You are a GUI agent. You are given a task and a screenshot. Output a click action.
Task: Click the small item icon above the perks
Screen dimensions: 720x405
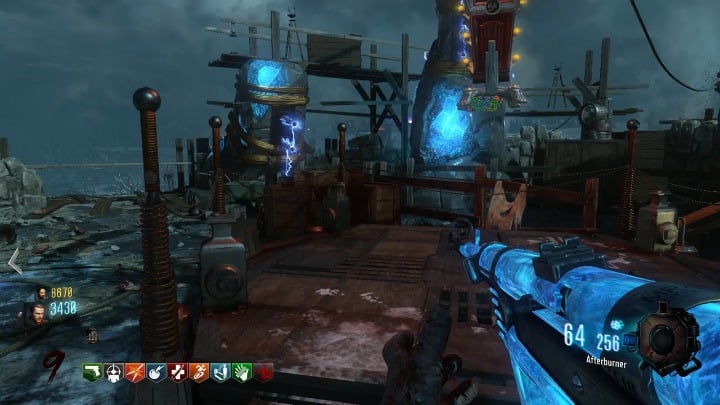92,336
